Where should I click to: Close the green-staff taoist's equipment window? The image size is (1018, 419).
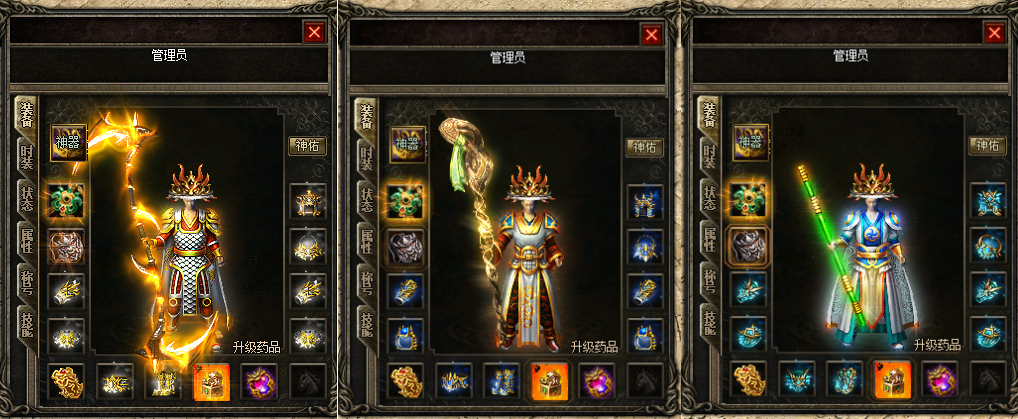click(994, 33)
